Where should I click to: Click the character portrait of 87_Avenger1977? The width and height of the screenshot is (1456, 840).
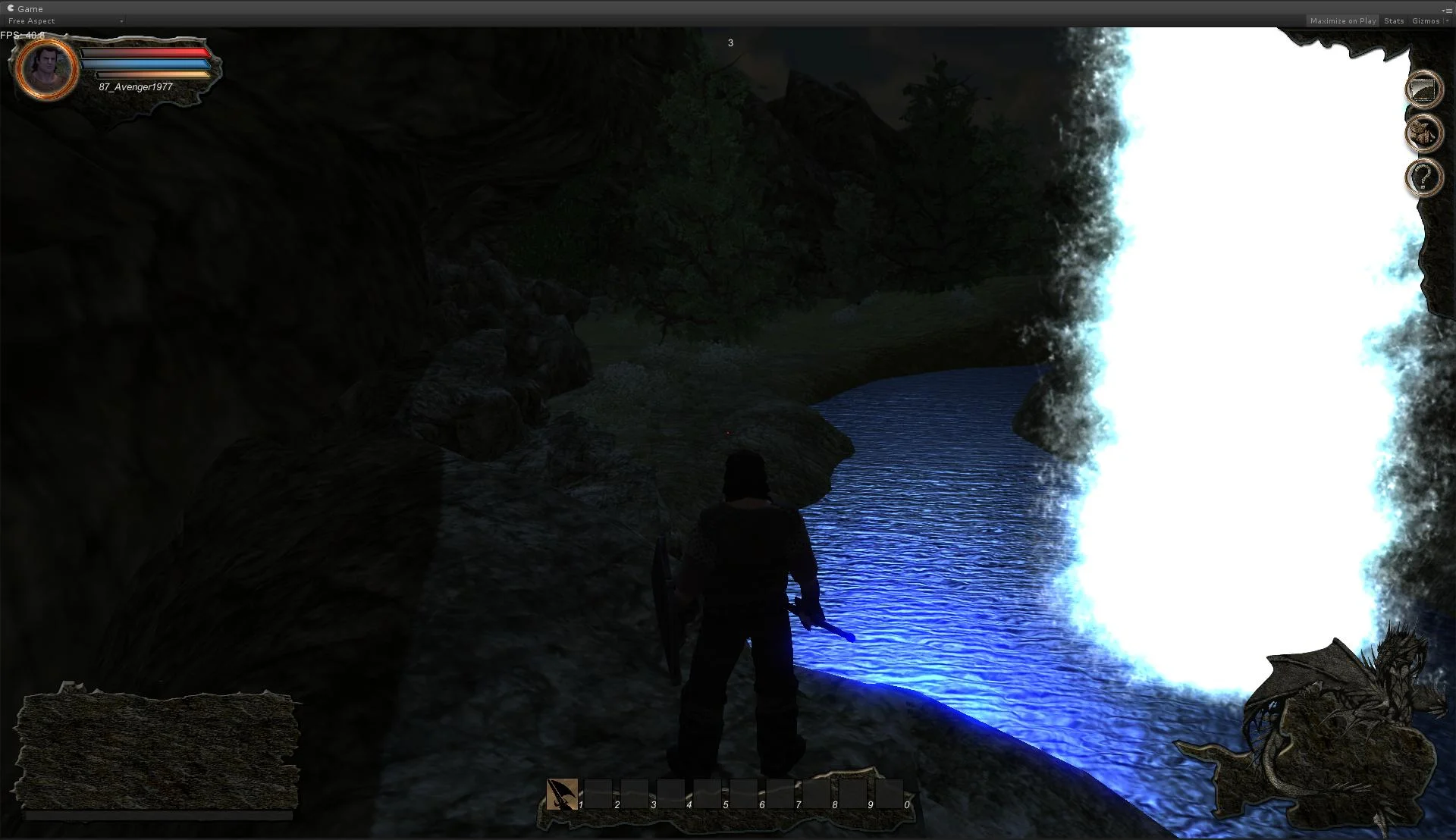click(x=45, y=69)
